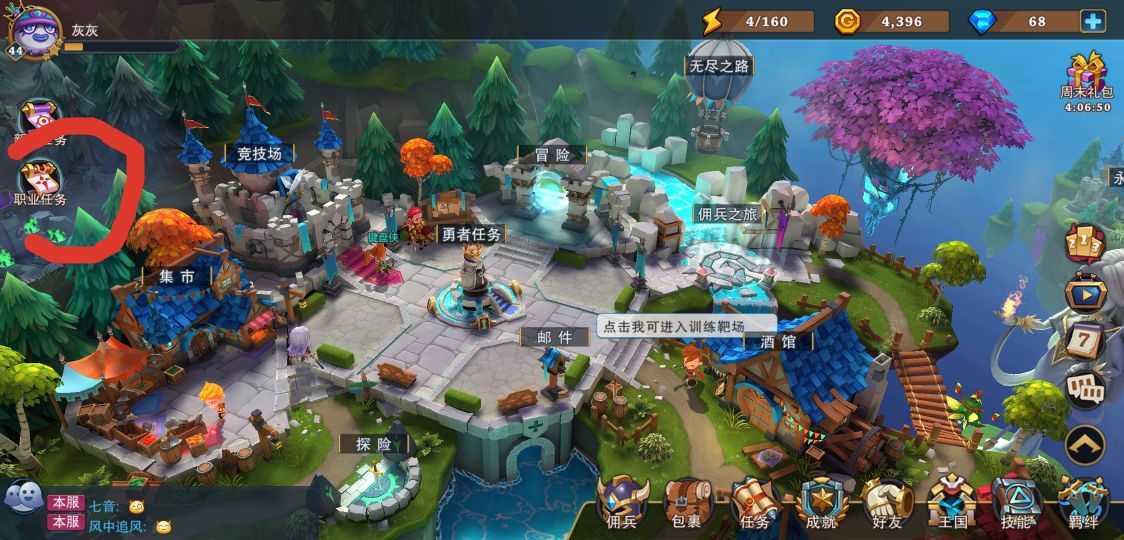The image size is (1124, 540).
Task: Open the calendar icon showing 7
Action: point(1085,340)
